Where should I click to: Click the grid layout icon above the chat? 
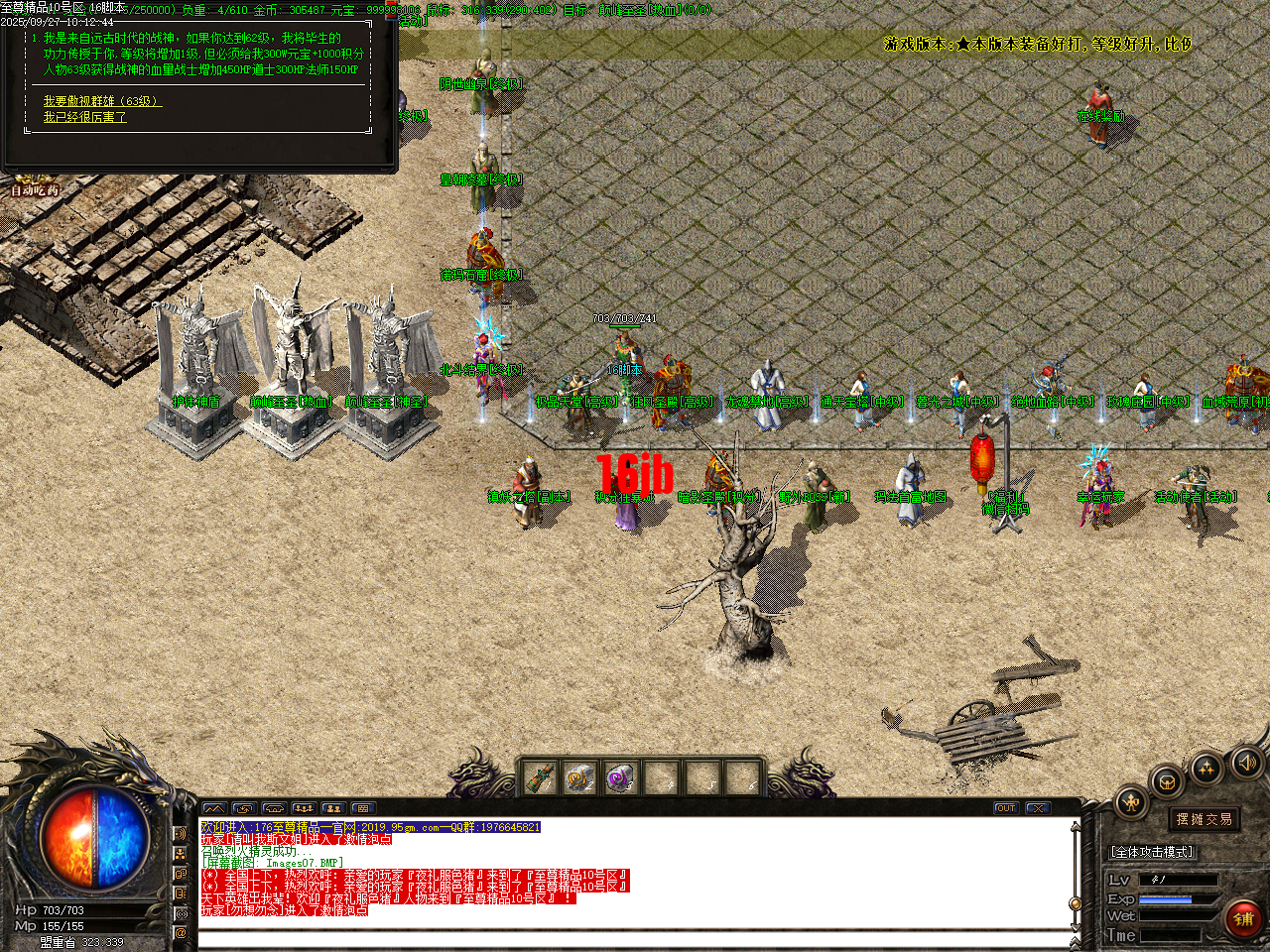point(363,808)
